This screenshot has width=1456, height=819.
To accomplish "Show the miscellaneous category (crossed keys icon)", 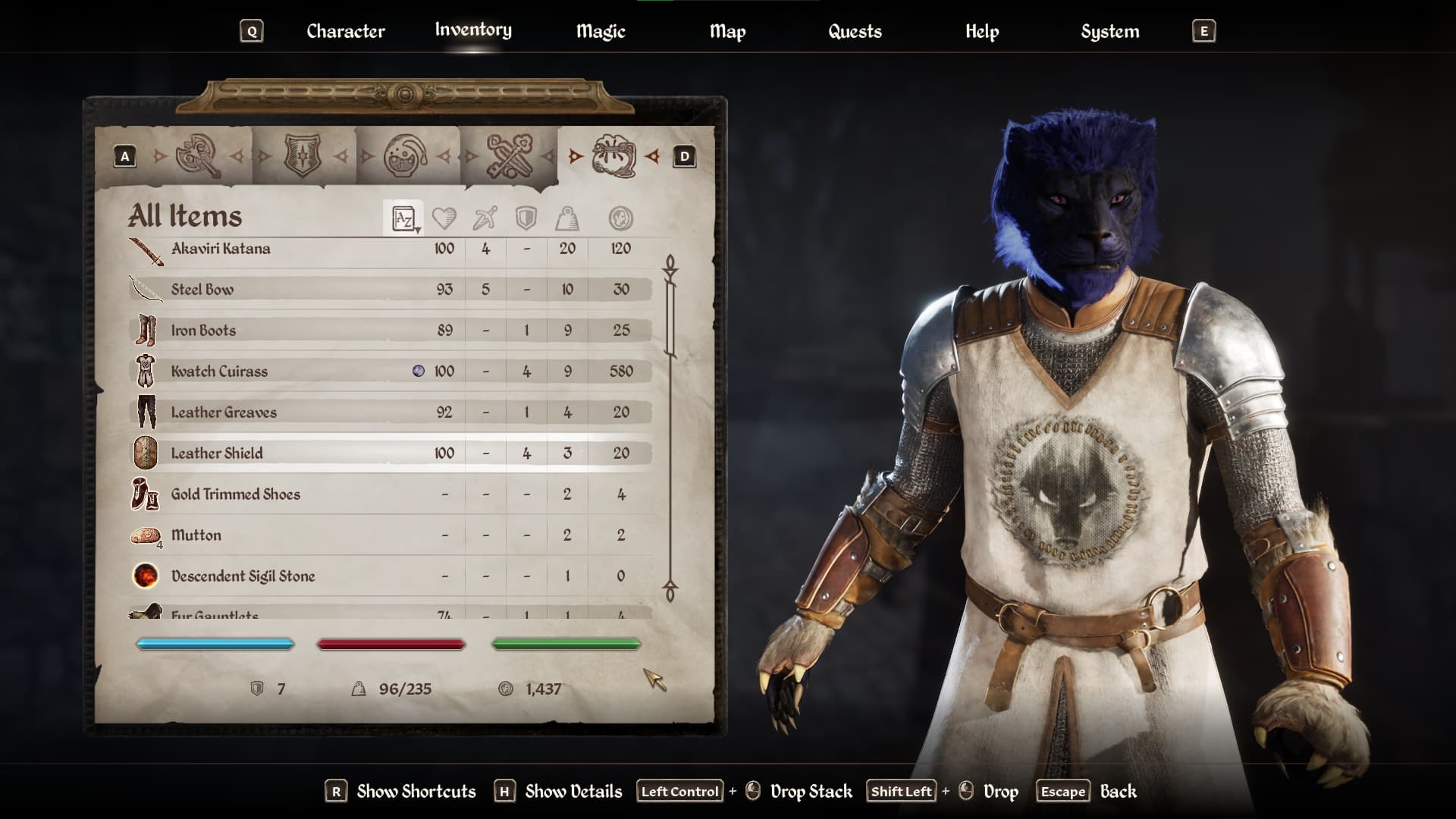I will 510,156.
